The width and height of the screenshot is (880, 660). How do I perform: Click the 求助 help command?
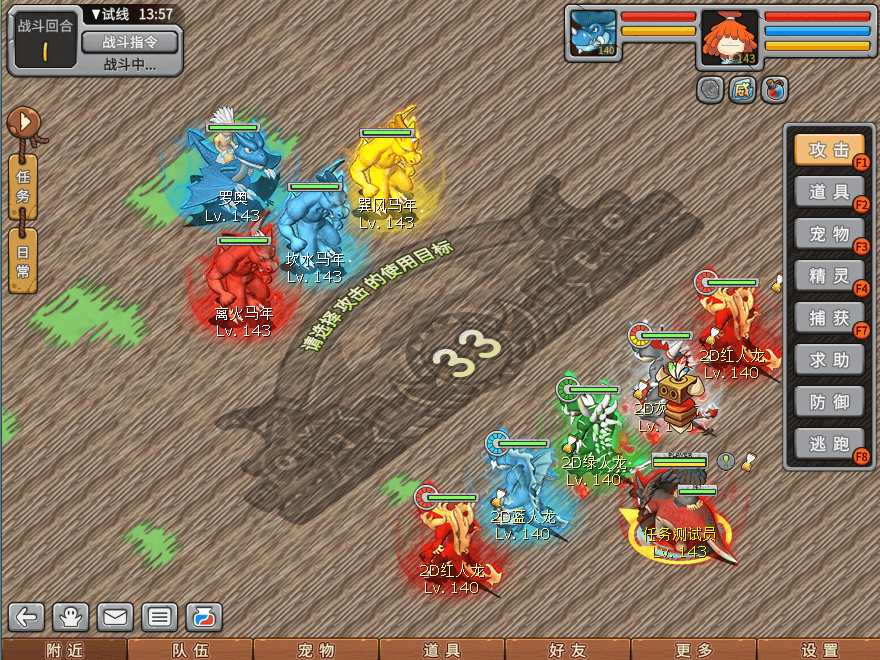829,360
